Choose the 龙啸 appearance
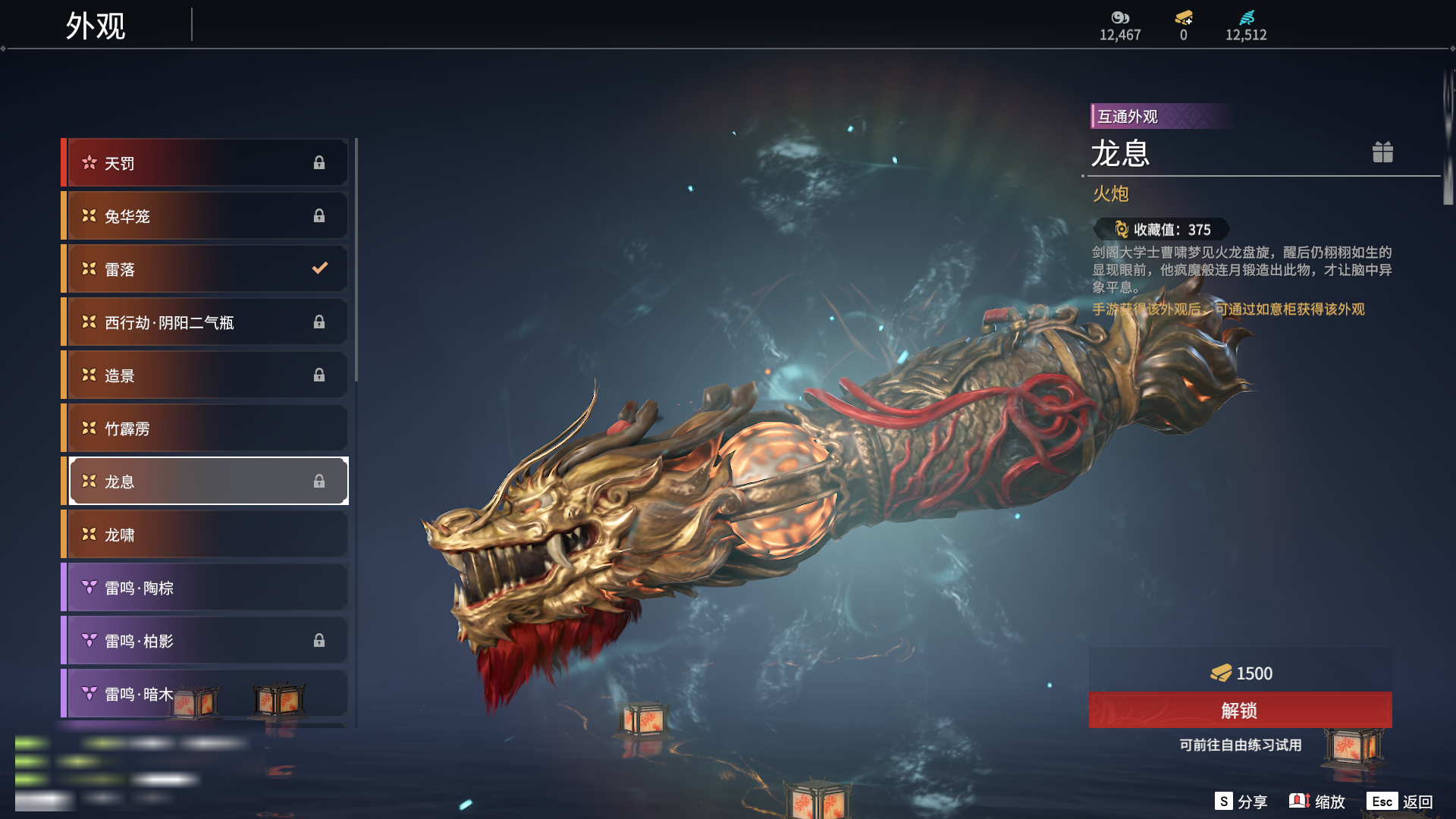This screenshot has height=819, width=1456. tap(205, 535)
